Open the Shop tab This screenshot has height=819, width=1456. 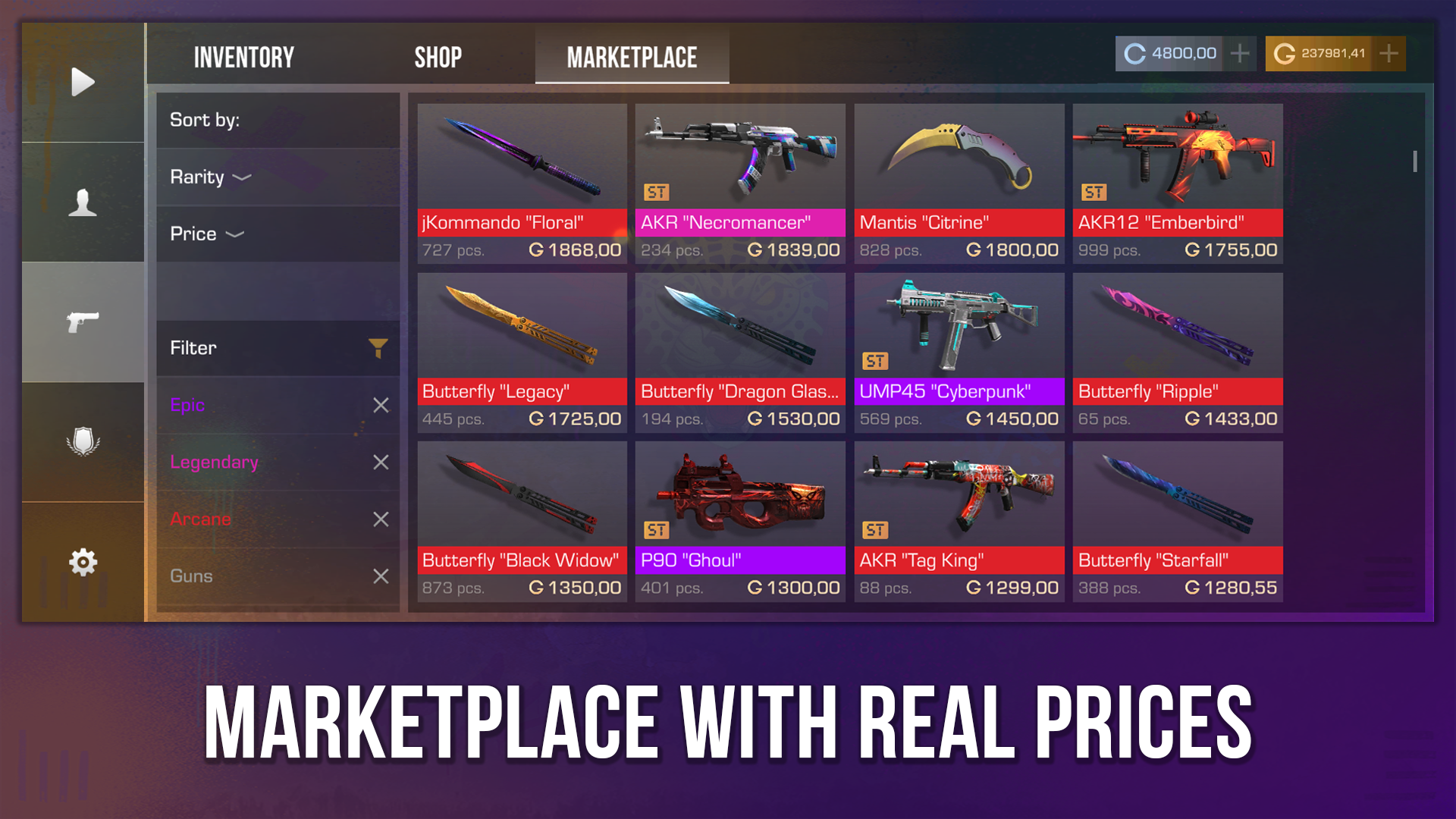tap(439, 55)
